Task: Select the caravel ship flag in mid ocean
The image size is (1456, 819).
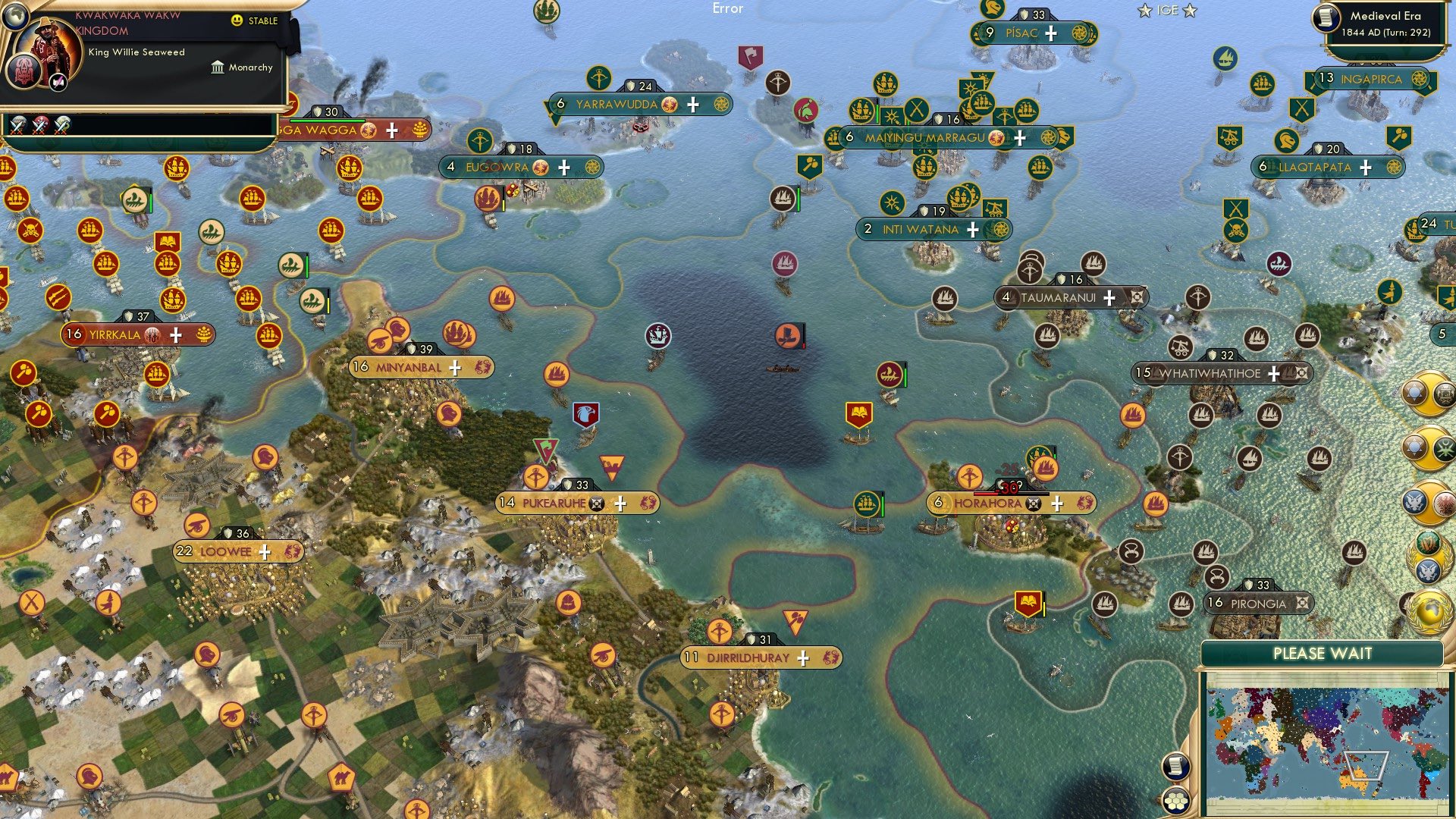Action: (658, 334)
